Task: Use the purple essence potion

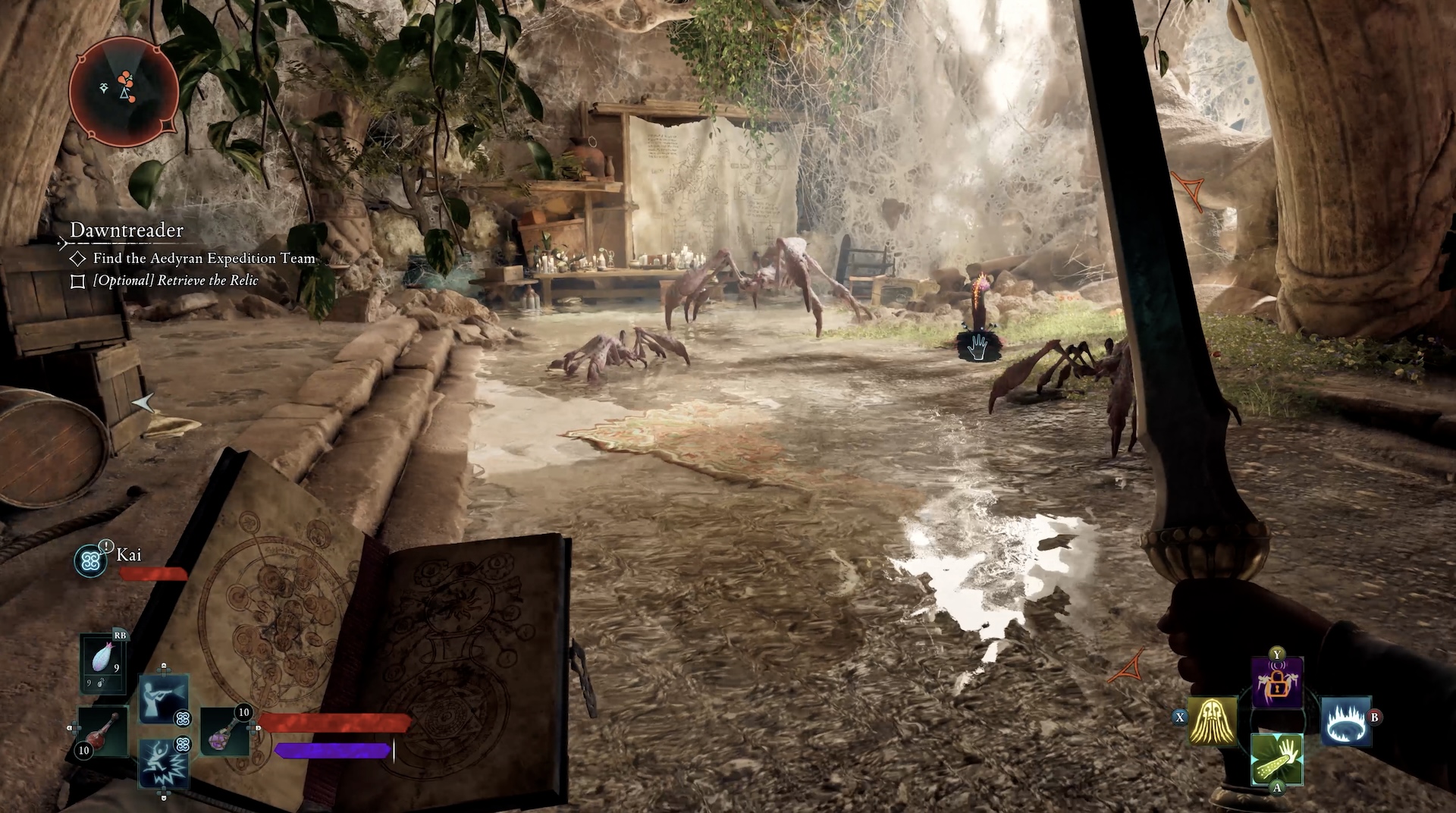Action: 225,730
